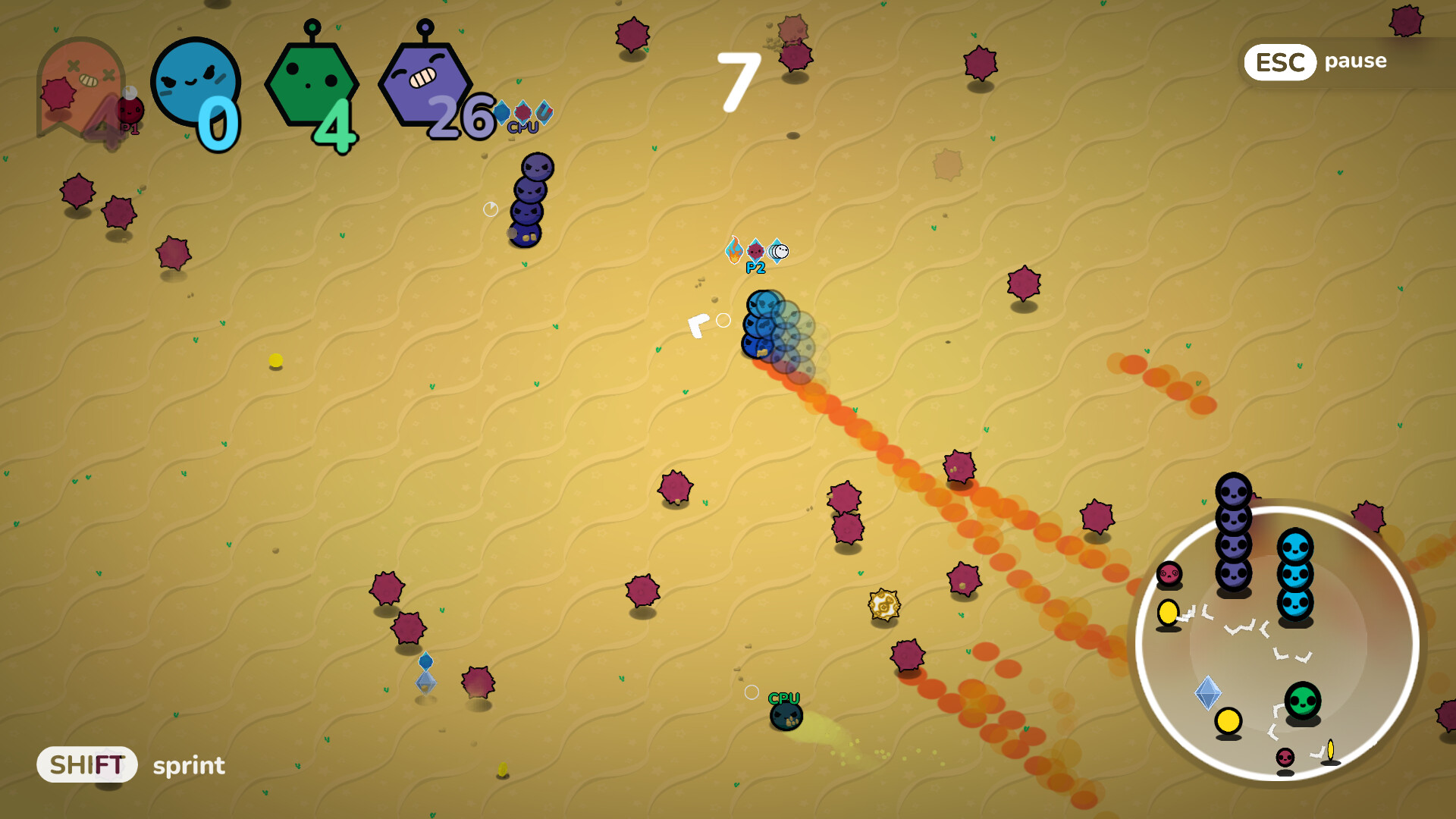The width and height of the screenshot is (1456, 819).
Task: Click the CPU nameplate under the buff icons
Action: pos(523,127)
